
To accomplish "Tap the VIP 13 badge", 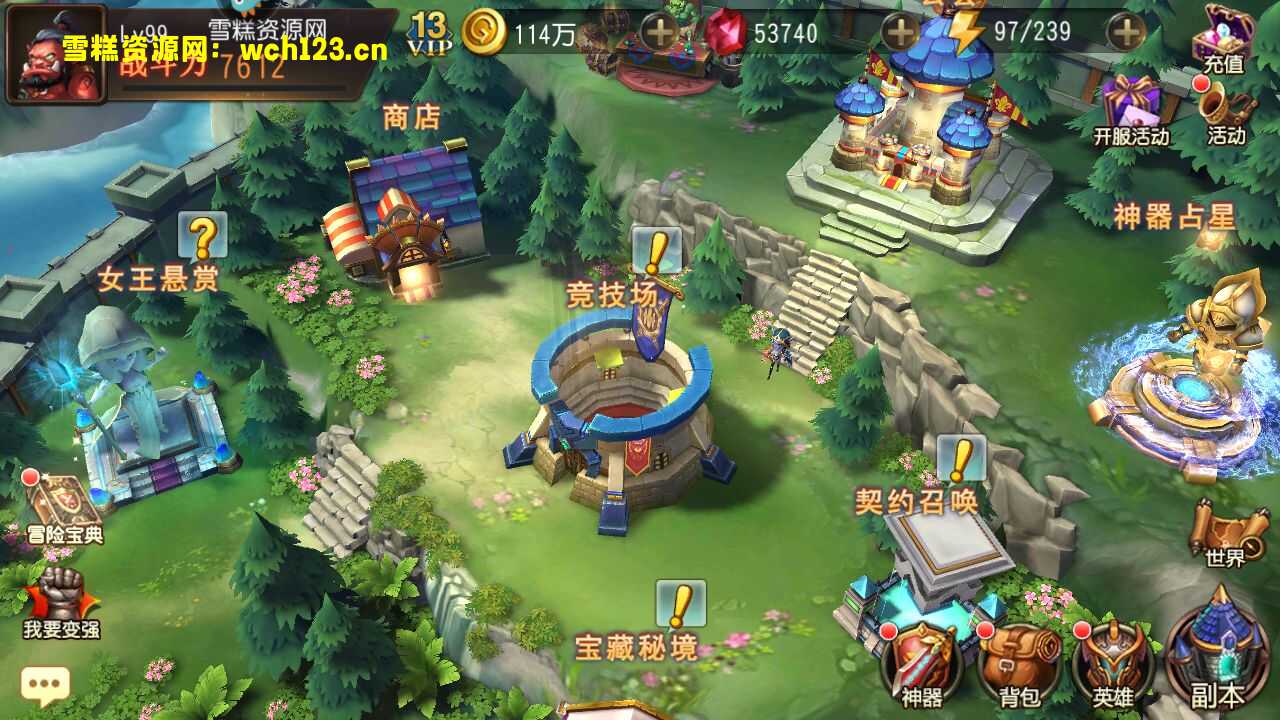I will pos(429,33).
